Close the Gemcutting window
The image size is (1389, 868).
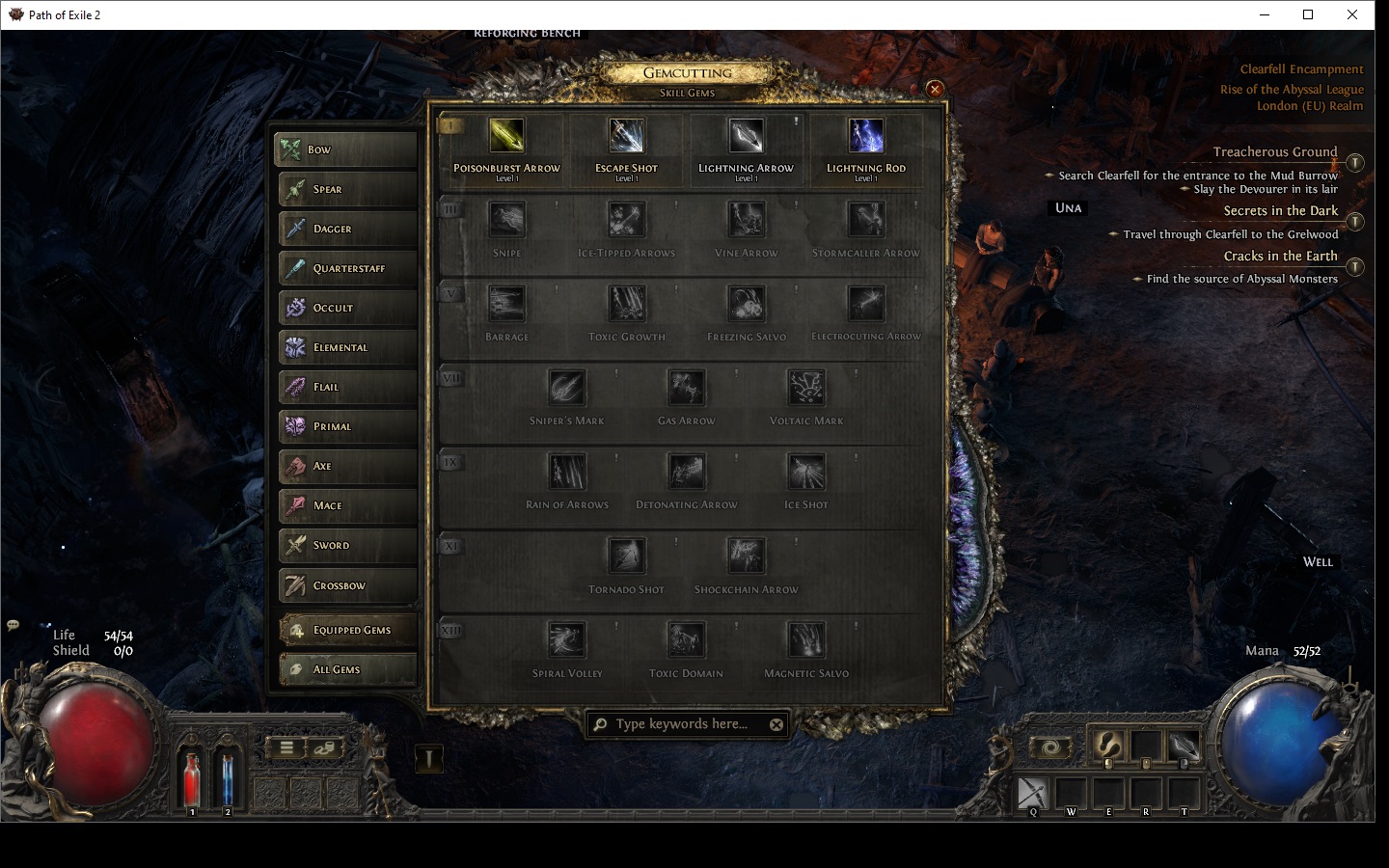(934, 90)
